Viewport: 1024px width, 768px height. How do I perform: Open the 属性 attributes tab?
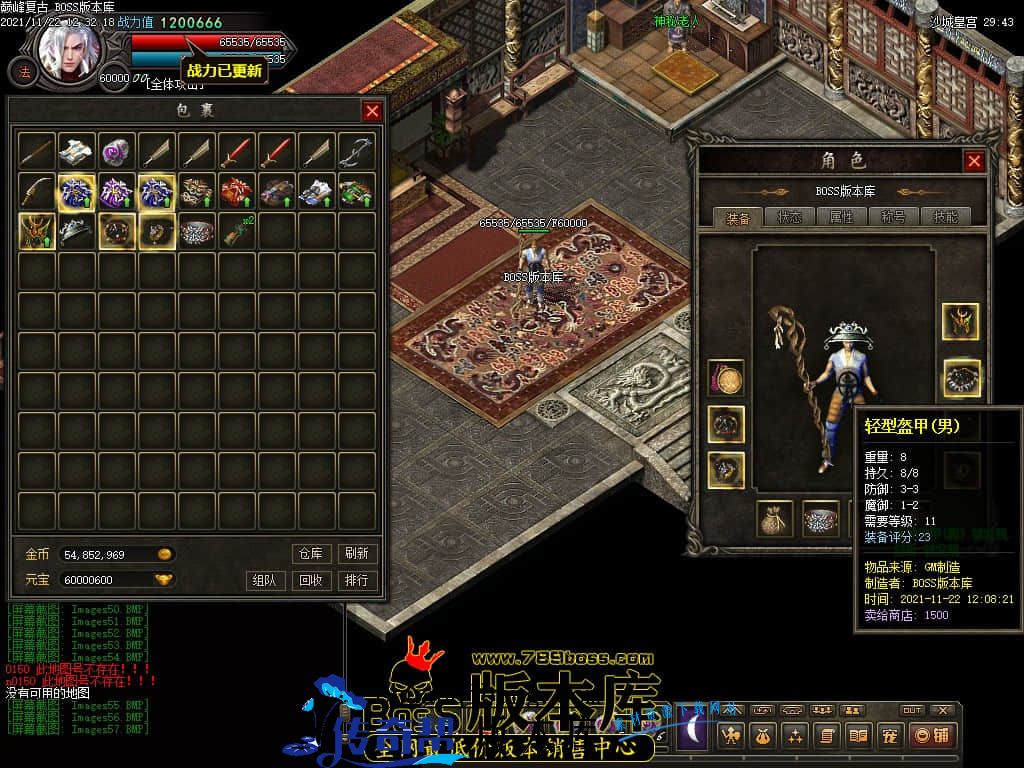pyautogui.click(x=841, y=216)
